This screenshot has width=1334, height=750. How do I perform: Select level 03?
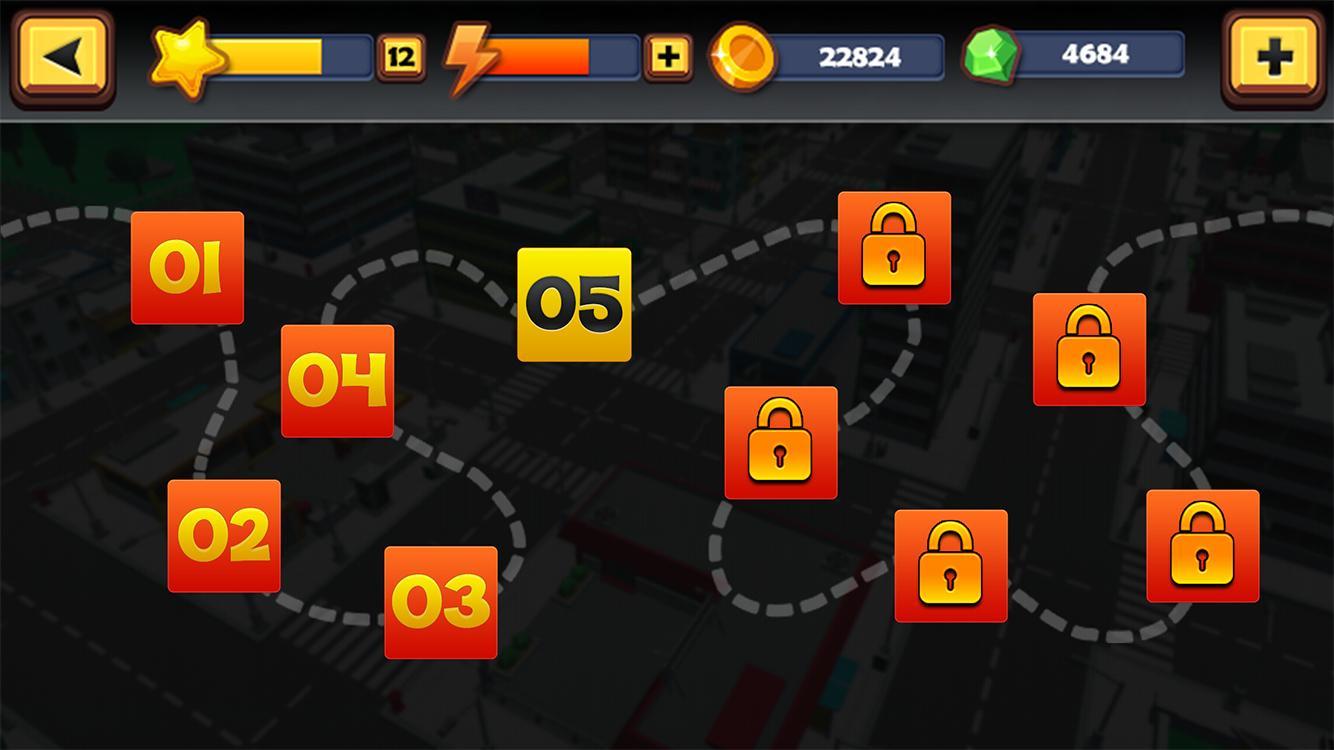point(441,600)
